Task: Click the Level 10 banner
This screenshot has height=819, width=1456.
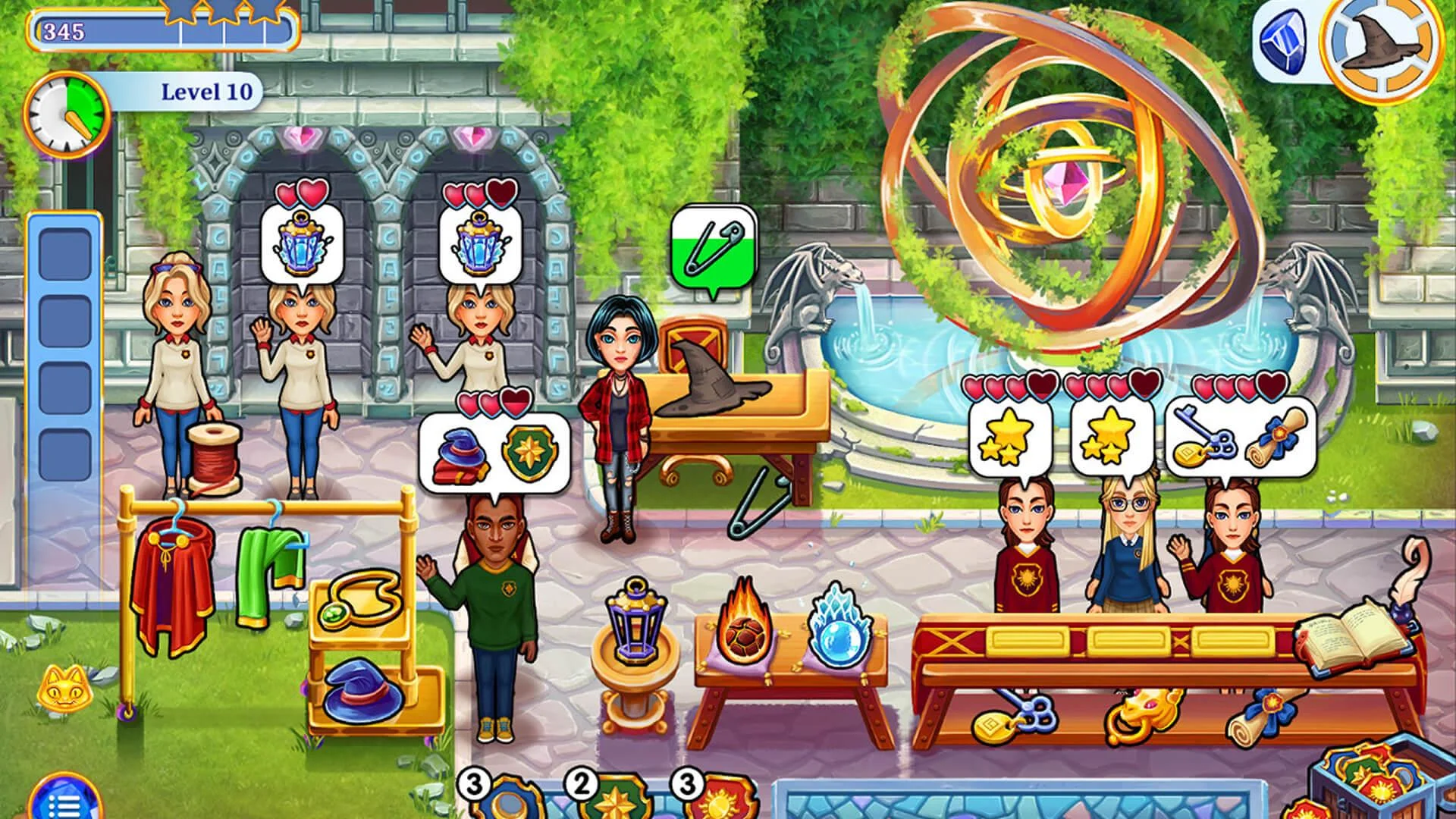Action: (x=206, y=89)
